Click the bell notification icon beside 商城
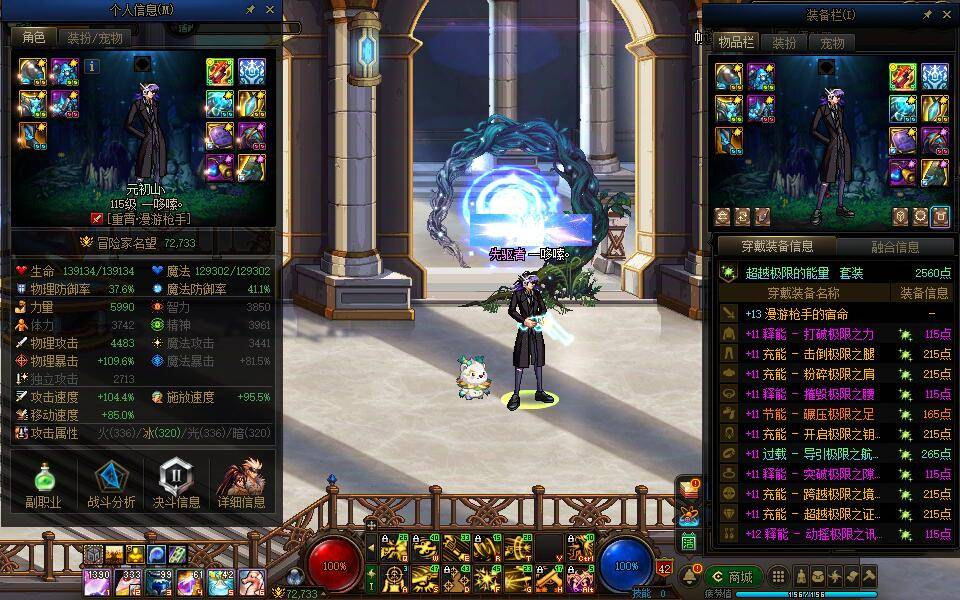The image size is (960, 600). pyautogui.click(x=689, y=577)
